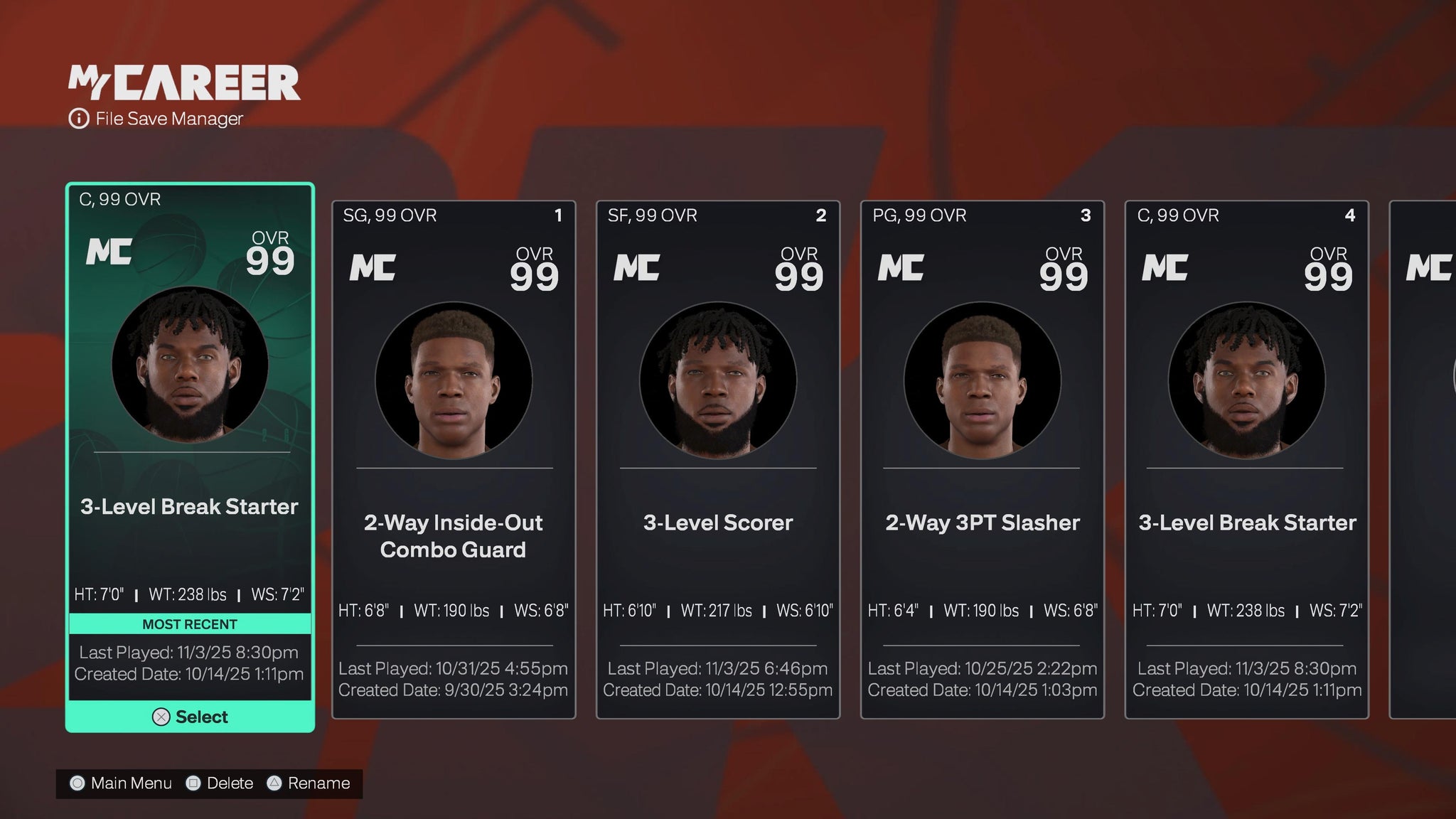The width and height of the screenshot is (1456, 819).
Task: Return to Main Menu
Action: pyautogui.click(x=121, y=783)
